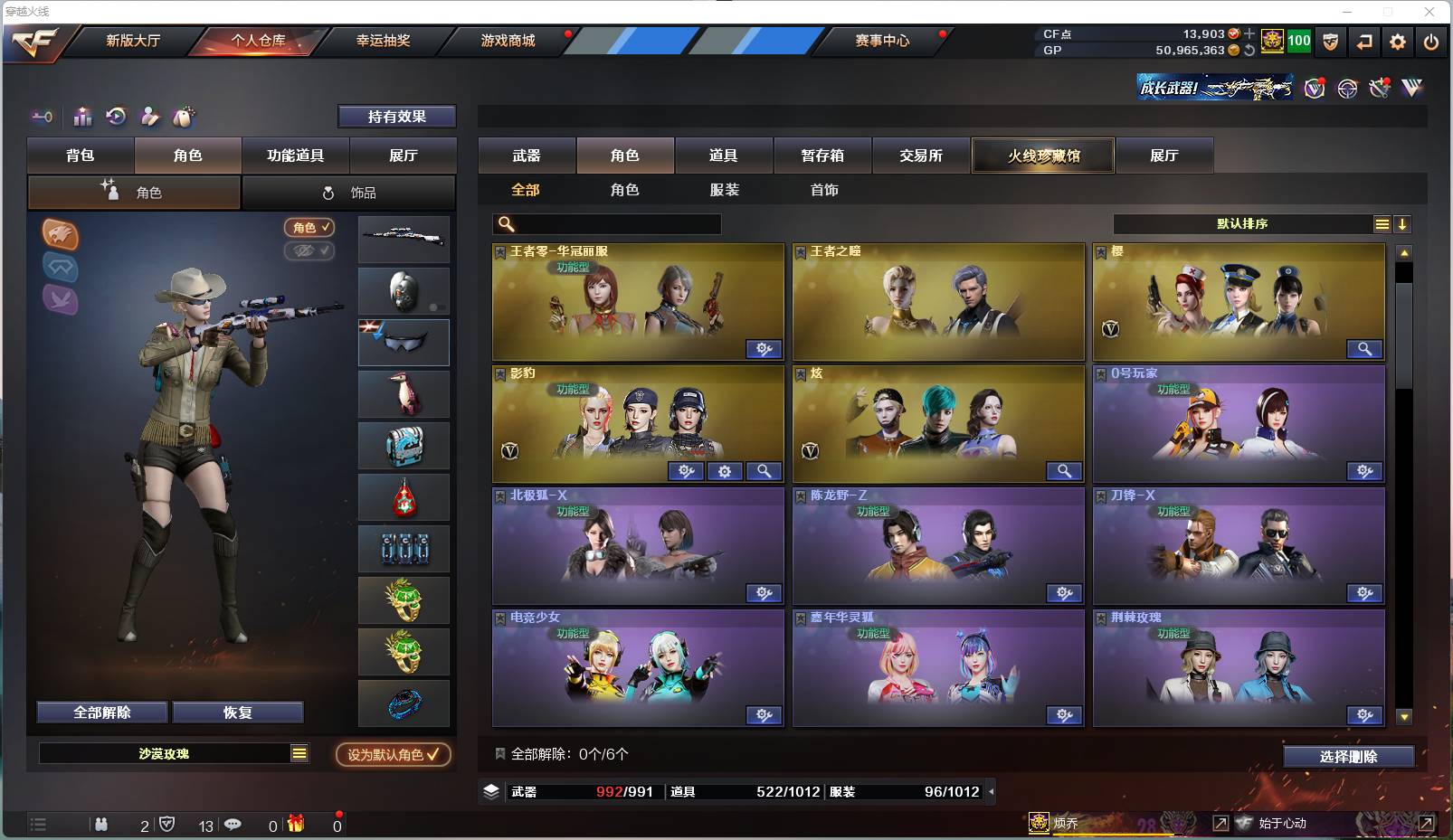The image size is (1453, 840).
Task: Check 设为默认角色 to set default character
Action: click(x=393, y=752)
